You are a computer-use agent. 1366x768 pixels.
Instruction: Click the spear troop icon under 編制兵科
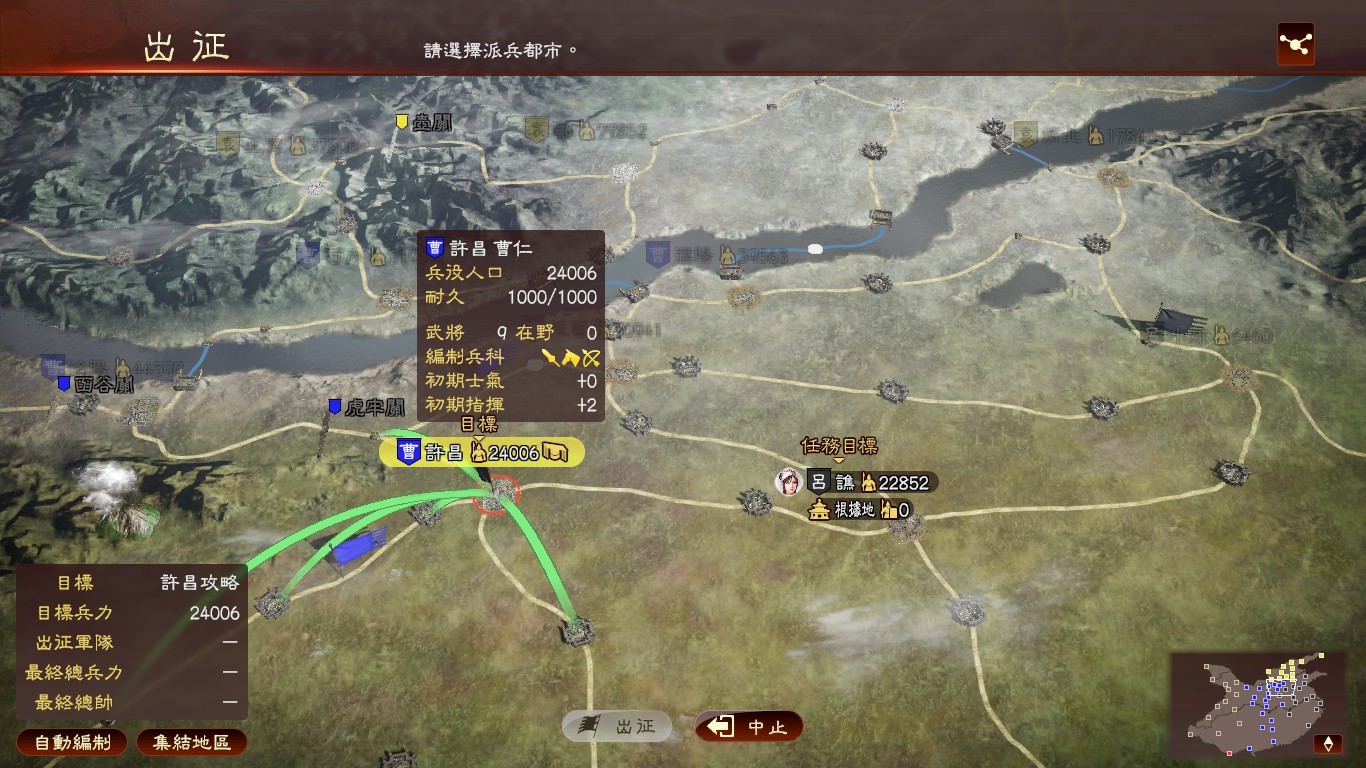tap(550, 358)
